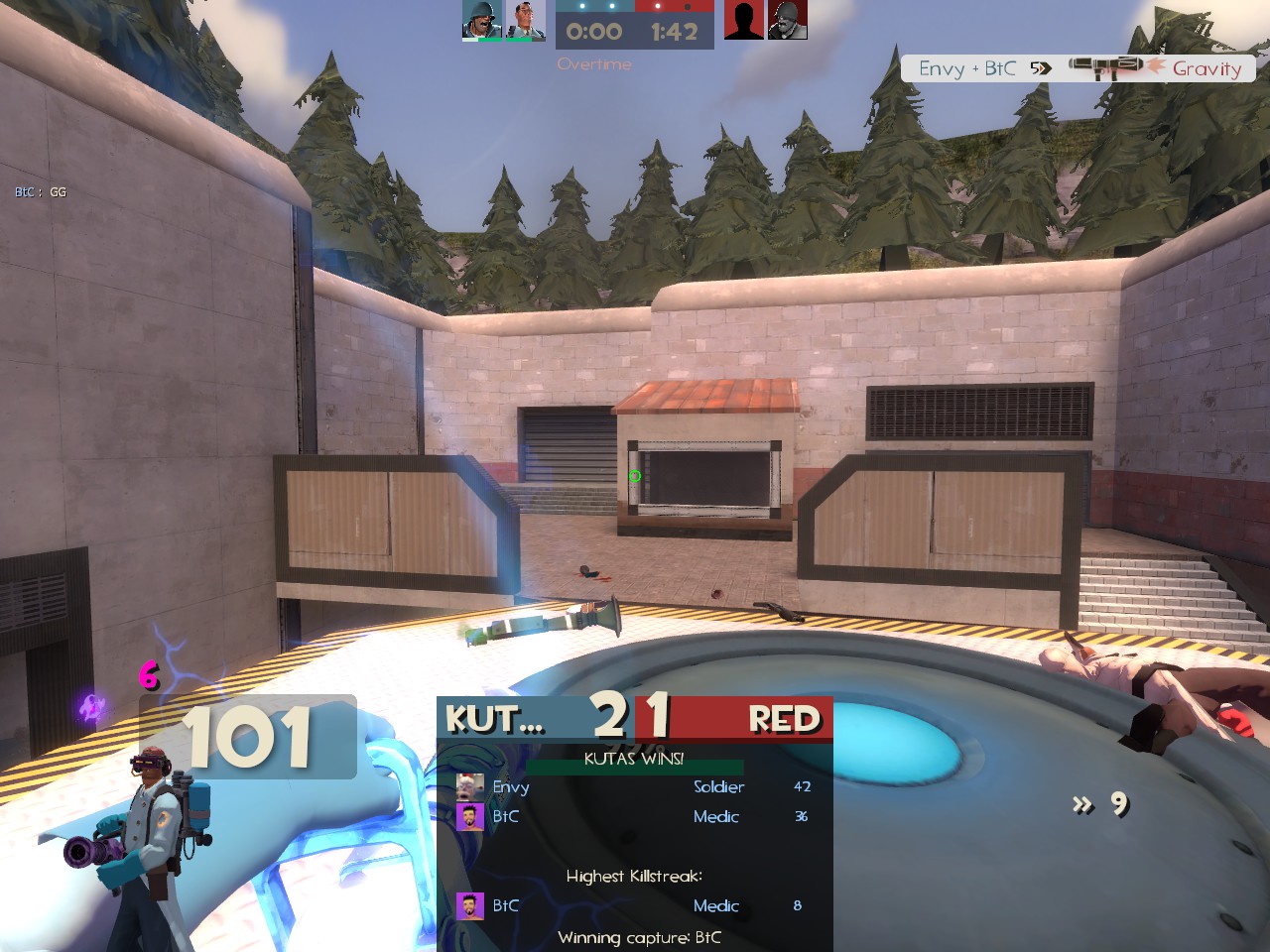The image size is (1270, 952).
Task: Select the blue team Soldier portrait
Action: pos(482,20)
